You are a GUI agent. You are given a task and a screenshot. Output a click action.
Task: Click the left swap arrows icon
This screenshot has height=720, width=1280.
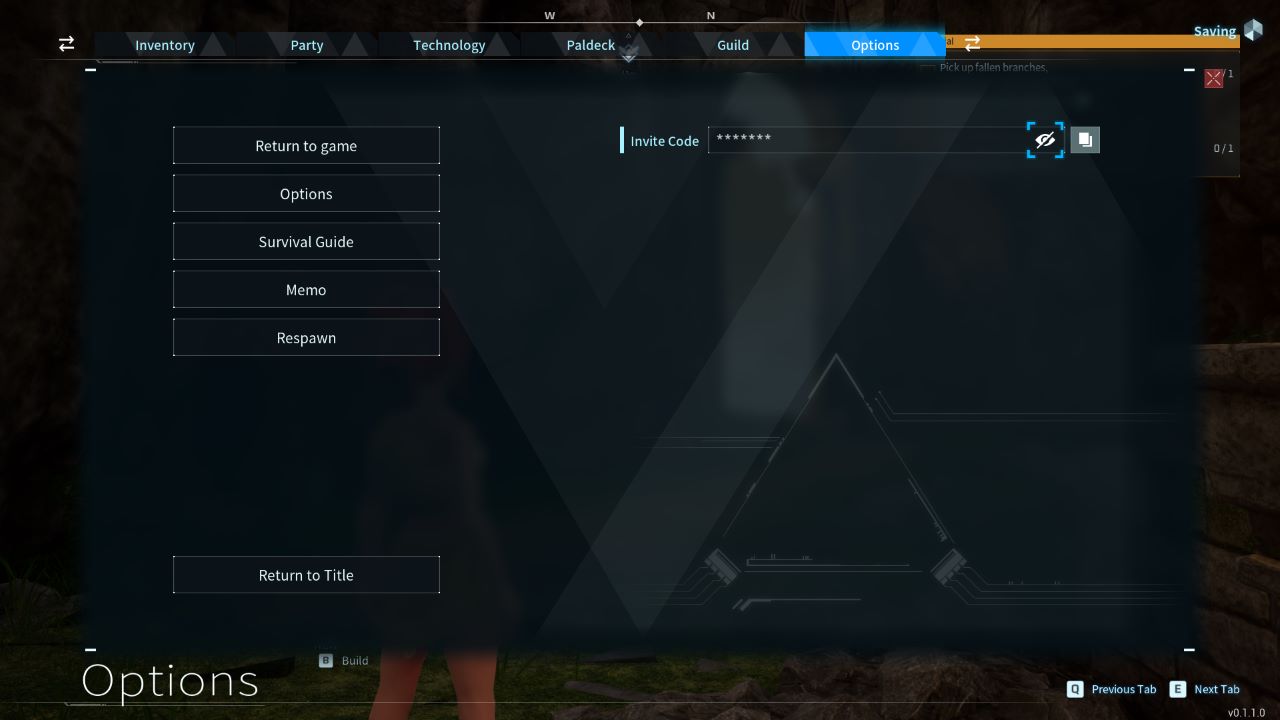coord(66,44)
